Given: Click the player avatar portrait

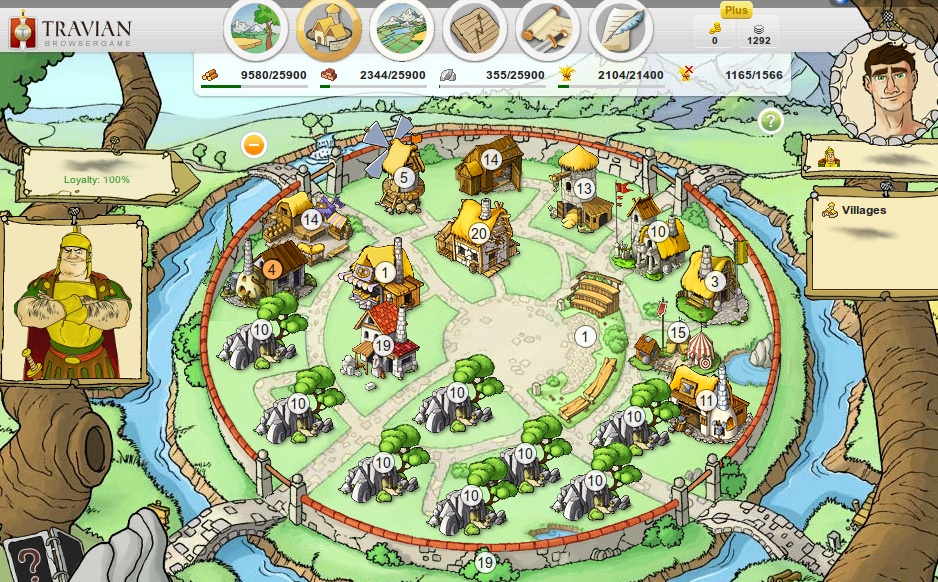Looking at the screenshot, I should tap(886, 84).
